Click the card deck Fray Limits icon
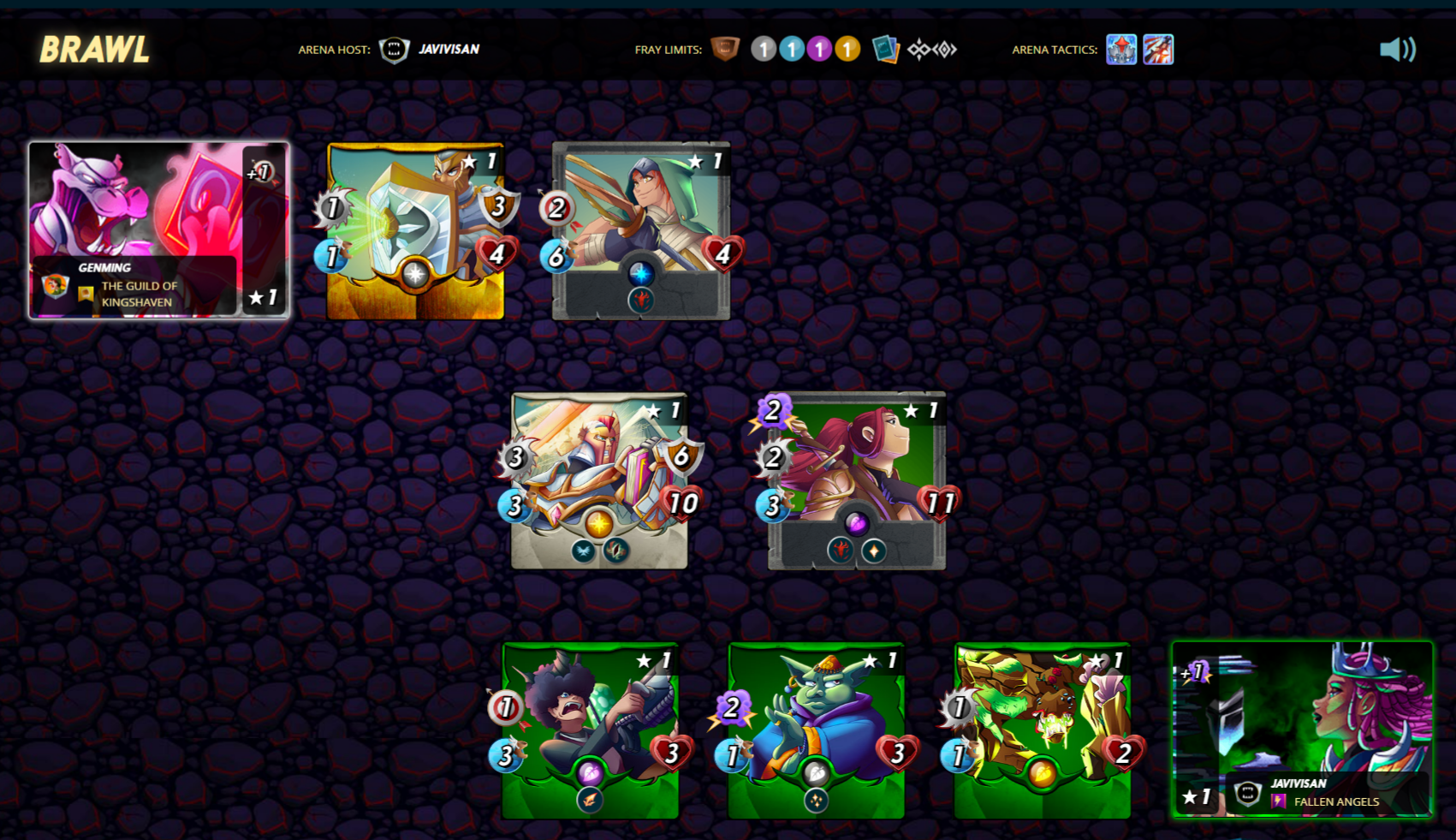1456x840 pixels. pos(885,50)
